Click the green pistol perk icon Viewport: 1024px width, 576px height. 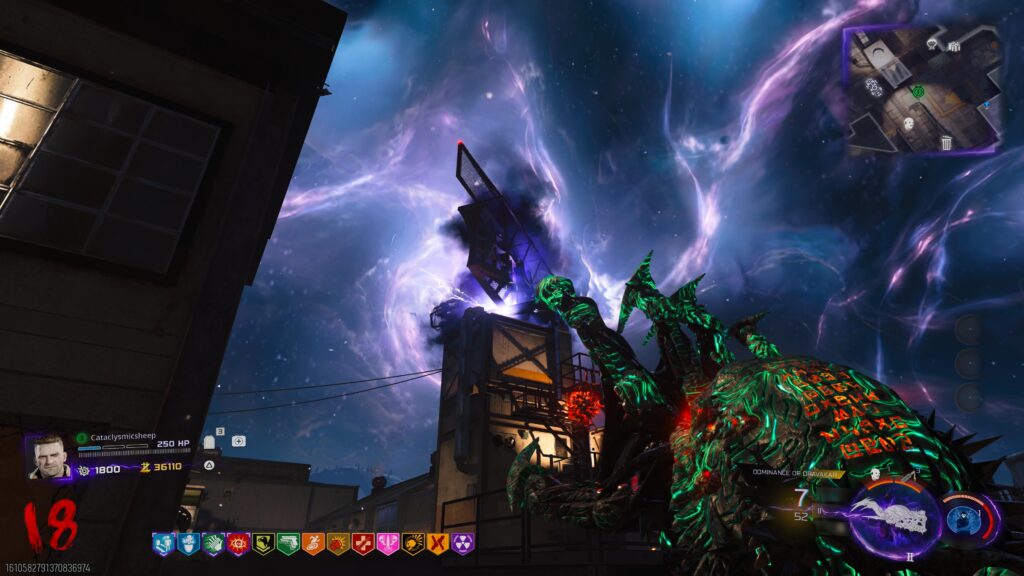tap(288, 544)
